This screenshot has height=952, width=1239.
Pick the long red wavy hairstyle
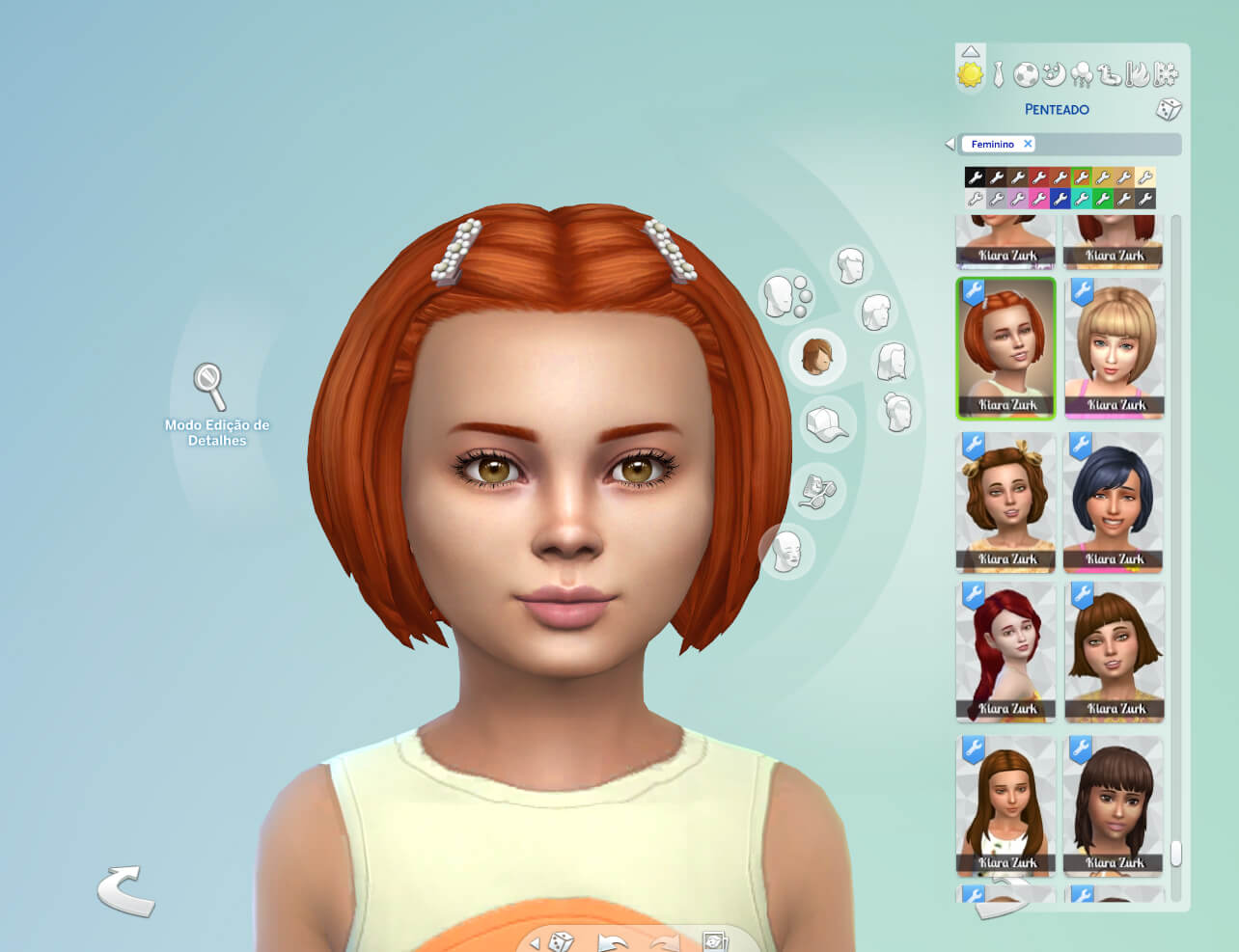1005,651
